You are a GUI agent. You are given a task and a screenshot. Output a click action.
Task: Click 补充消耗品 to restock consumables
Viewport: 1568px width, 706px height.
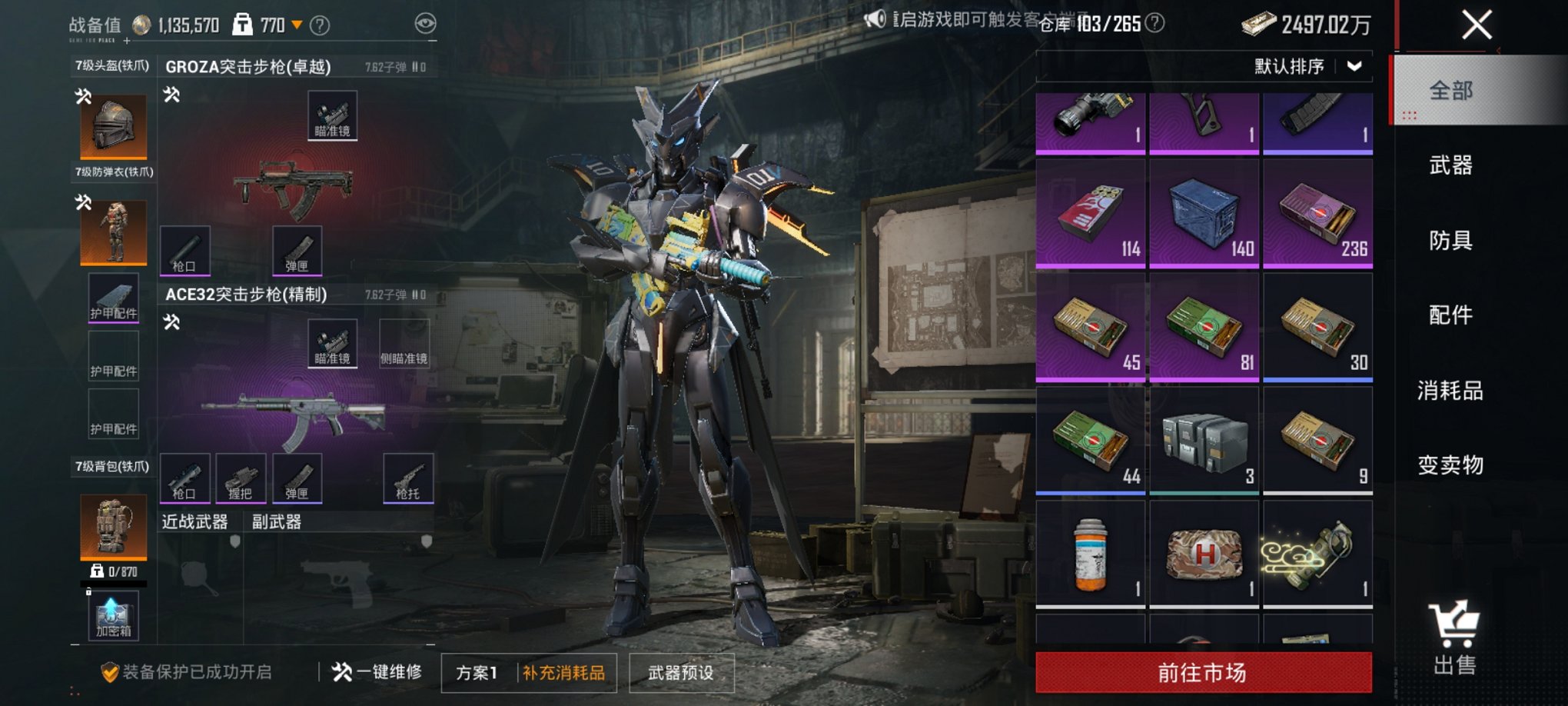point(564,673)
